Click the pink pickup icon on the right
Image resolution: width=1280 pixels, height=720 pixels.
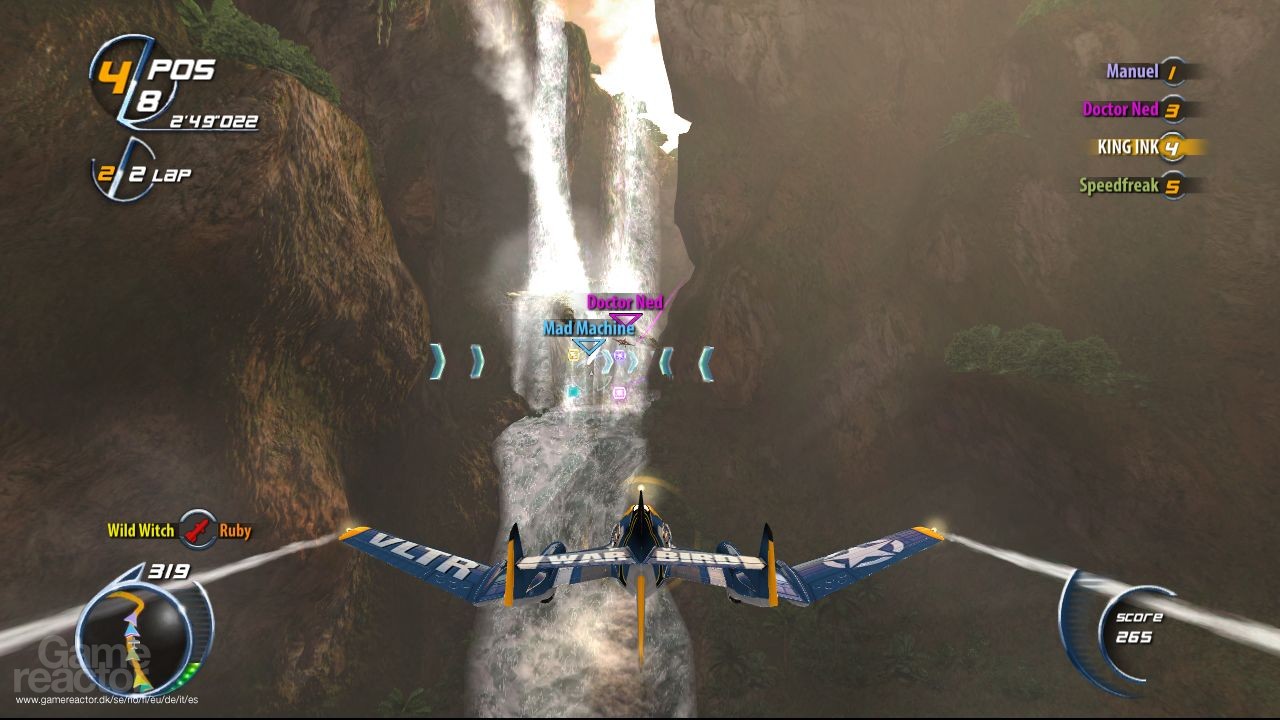coord(619,393)
